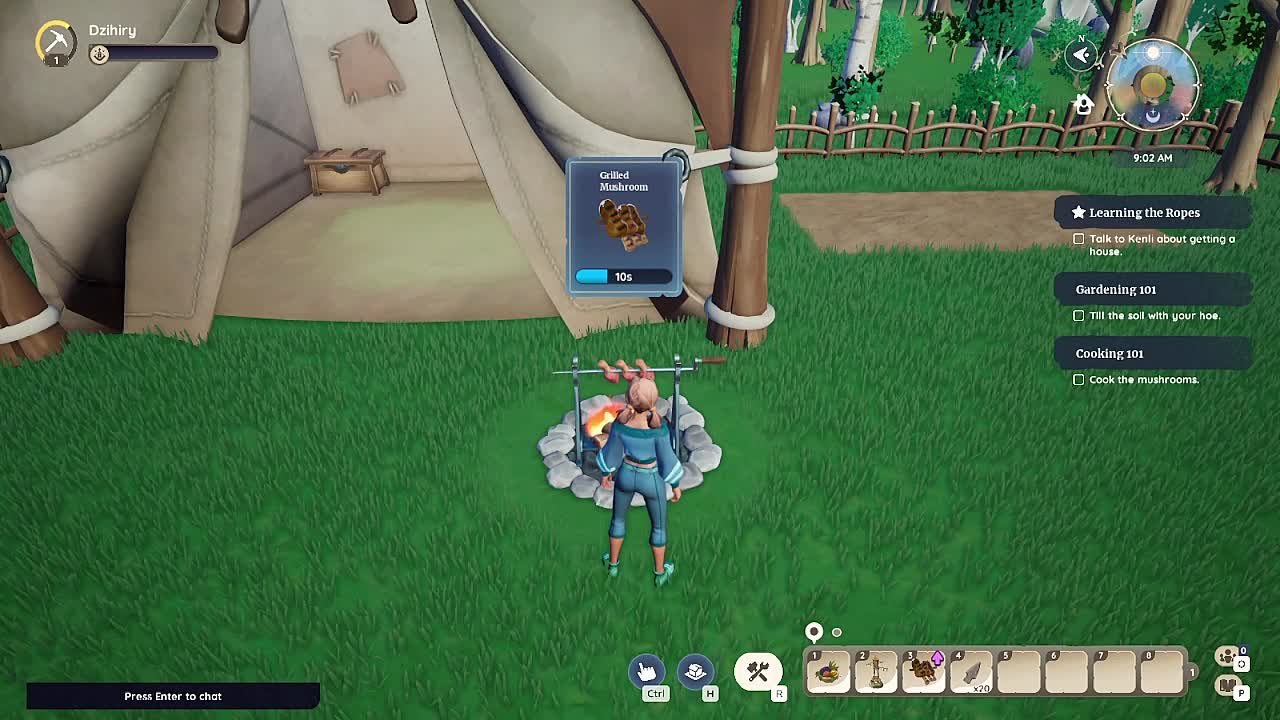
Task: Open the friends social icon
Action: coord(1226,656)
